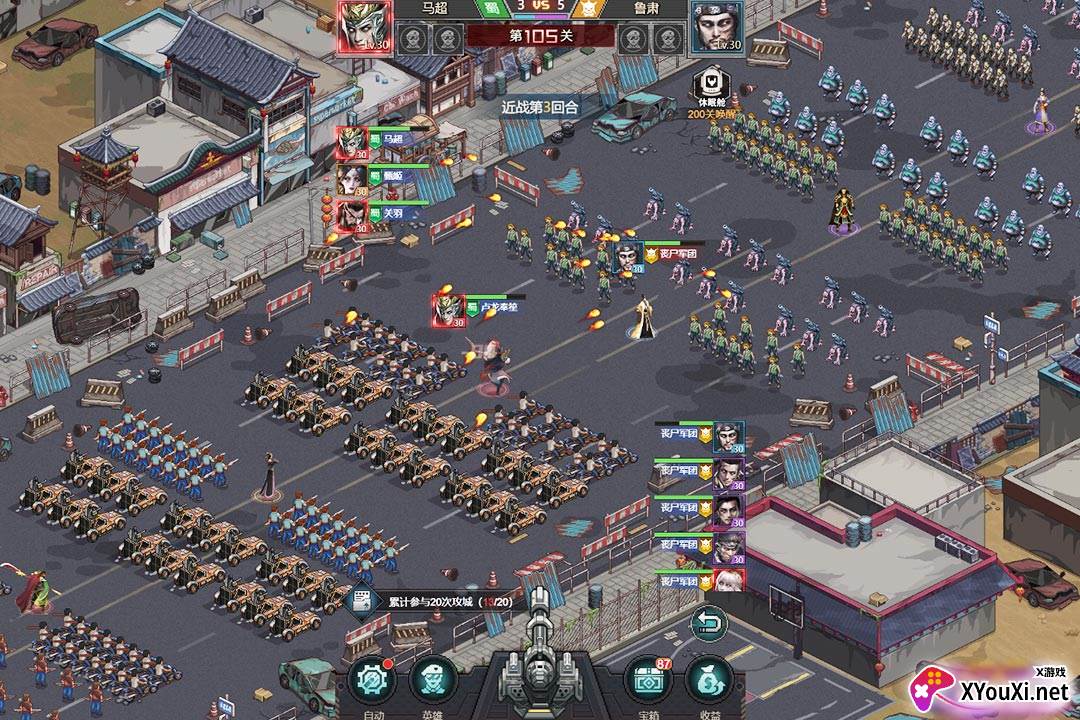Viewport: 1080px width, 720px height.
Task: Click the return arrow button
Action: tap(709, 625)
